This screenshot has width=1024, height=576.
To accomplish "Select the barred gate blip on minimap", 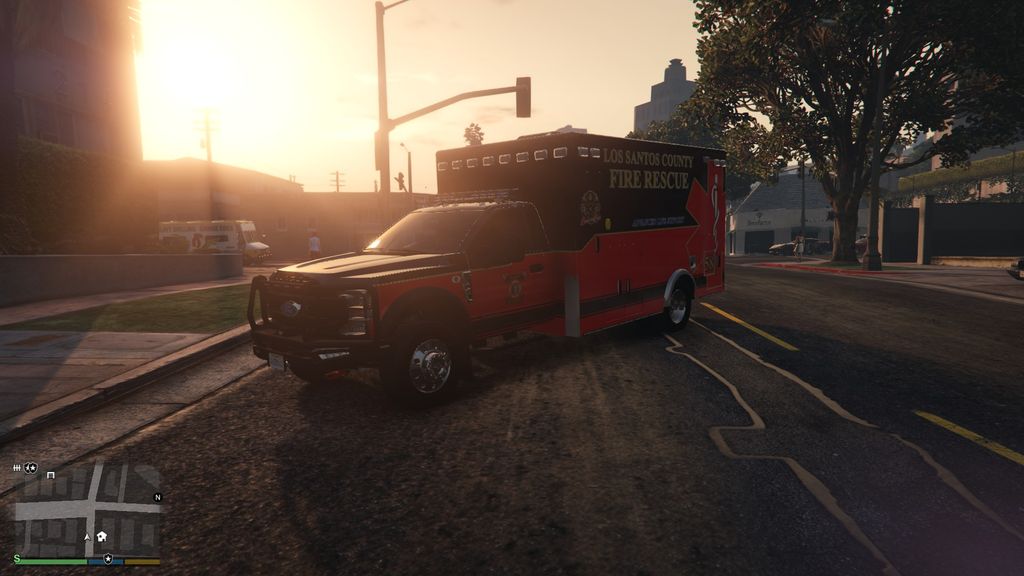I will pos(17,468).
